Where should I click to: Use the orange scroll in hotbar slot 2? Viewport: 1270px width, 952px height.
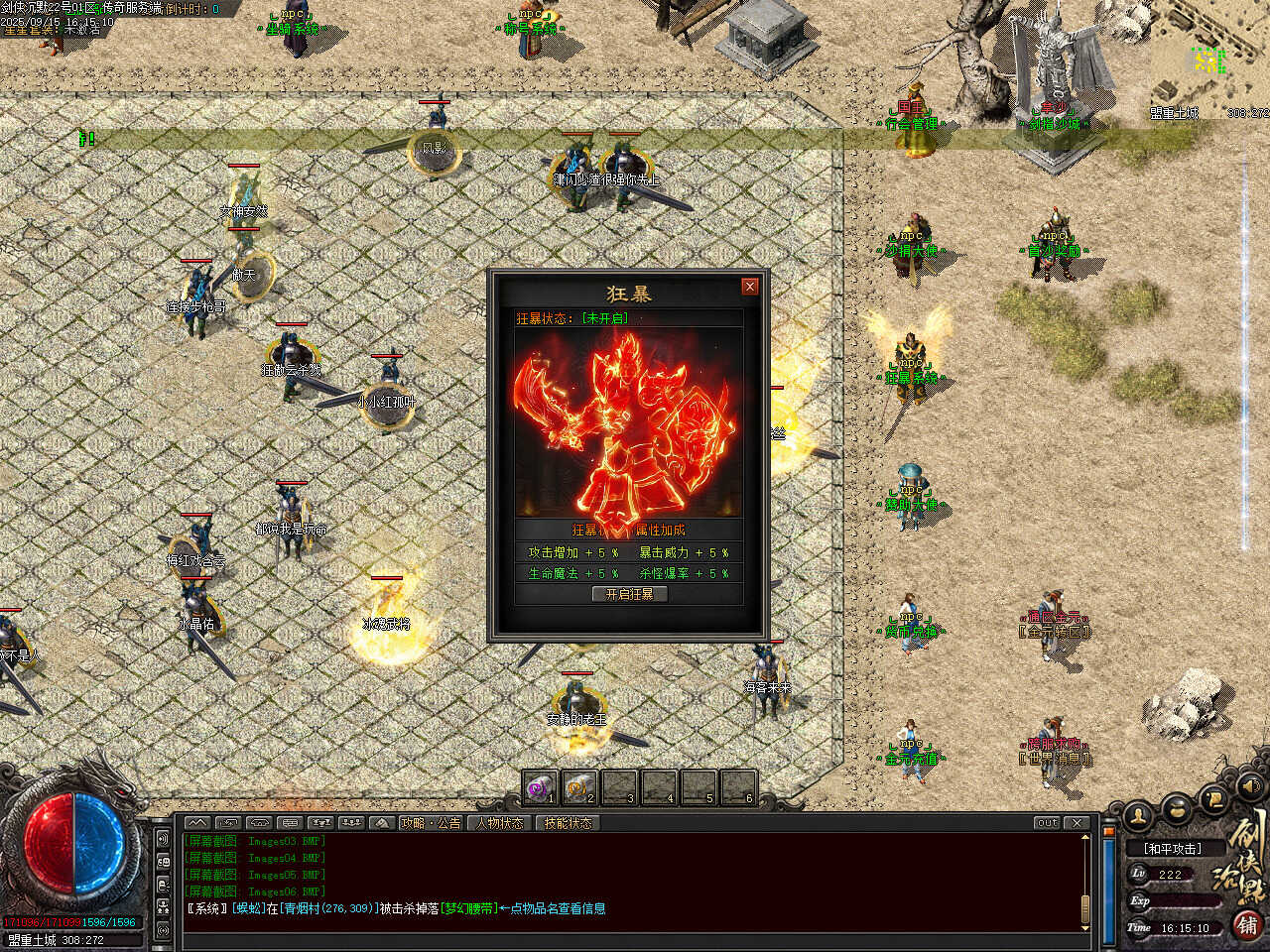click(579, 788)
